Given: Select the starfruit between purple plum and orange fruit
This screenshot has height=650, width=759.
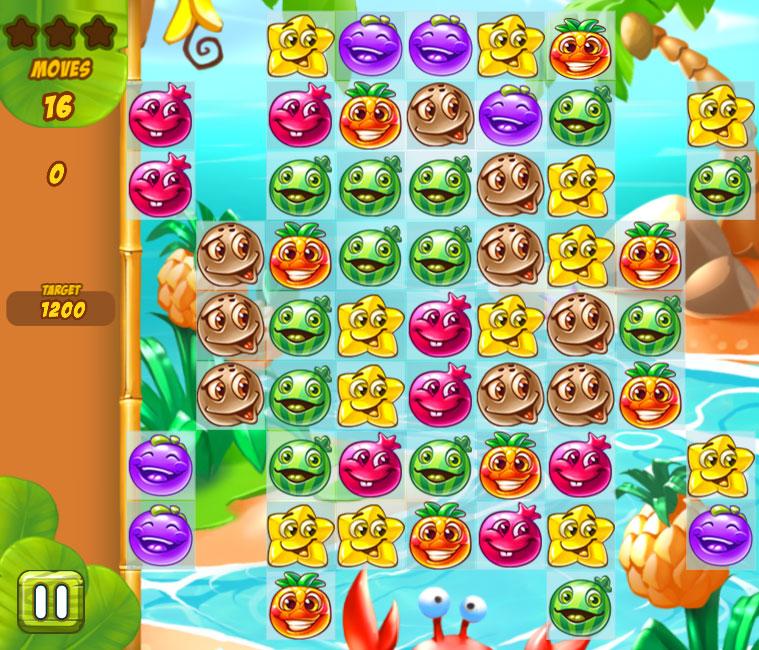Looking at the screenshot, I should point(510,47).
